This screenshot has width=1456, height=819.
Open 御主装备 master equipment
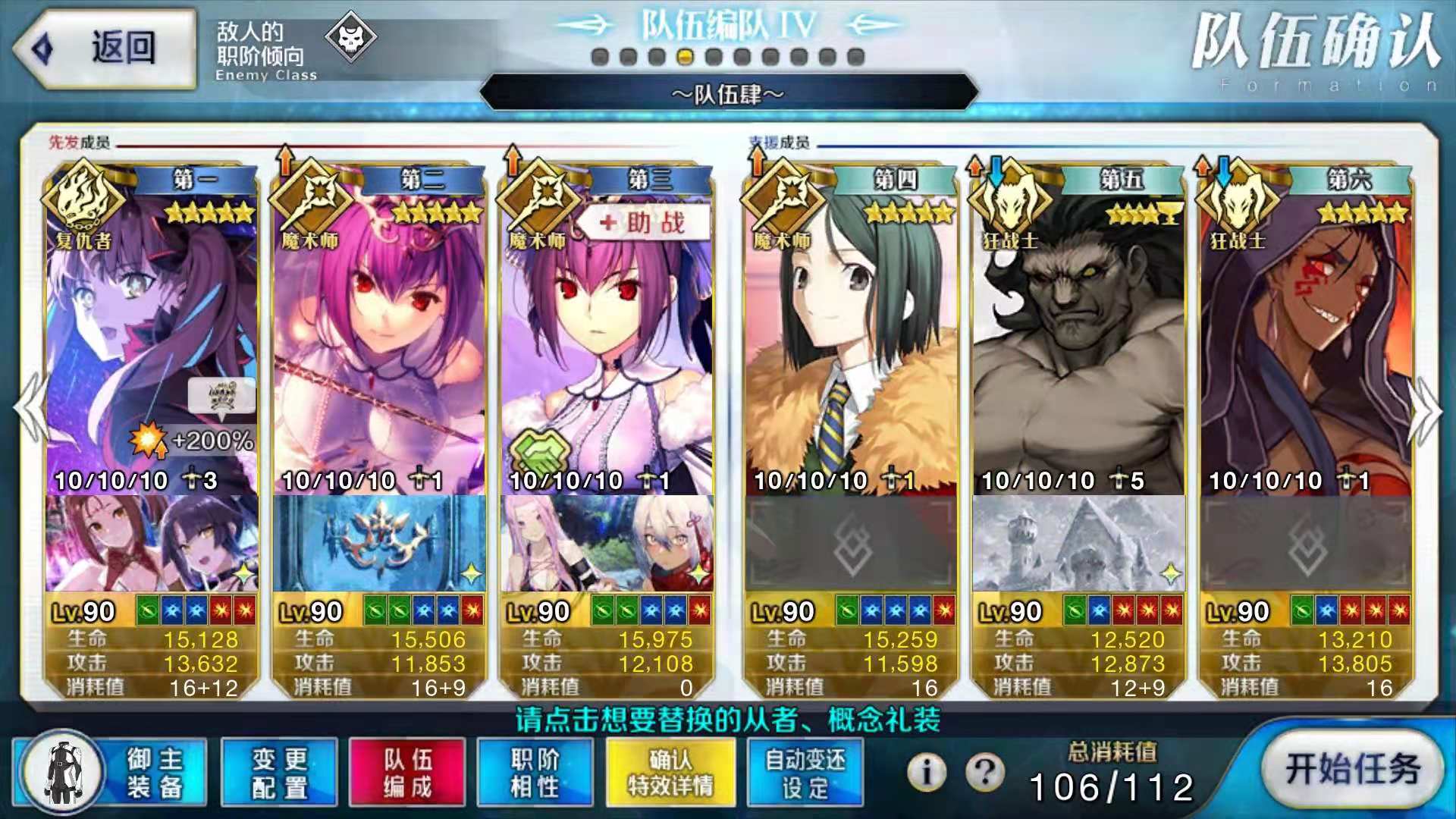click(109, 772)
